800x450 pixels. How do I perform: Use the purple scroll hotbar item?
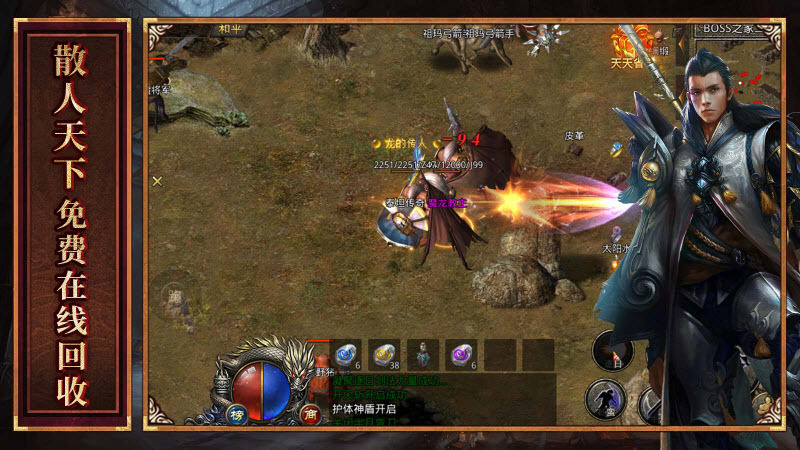[x=461, y=354]
